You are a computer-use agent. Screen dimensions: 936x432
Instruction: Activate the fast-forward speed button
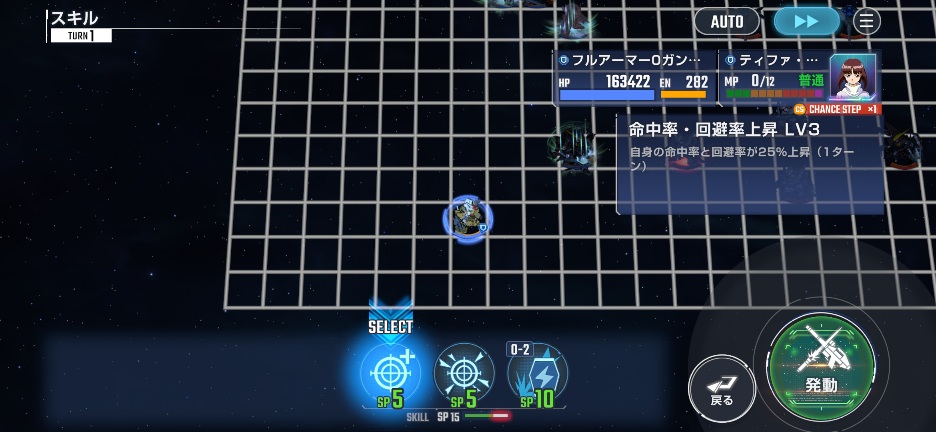806,21
